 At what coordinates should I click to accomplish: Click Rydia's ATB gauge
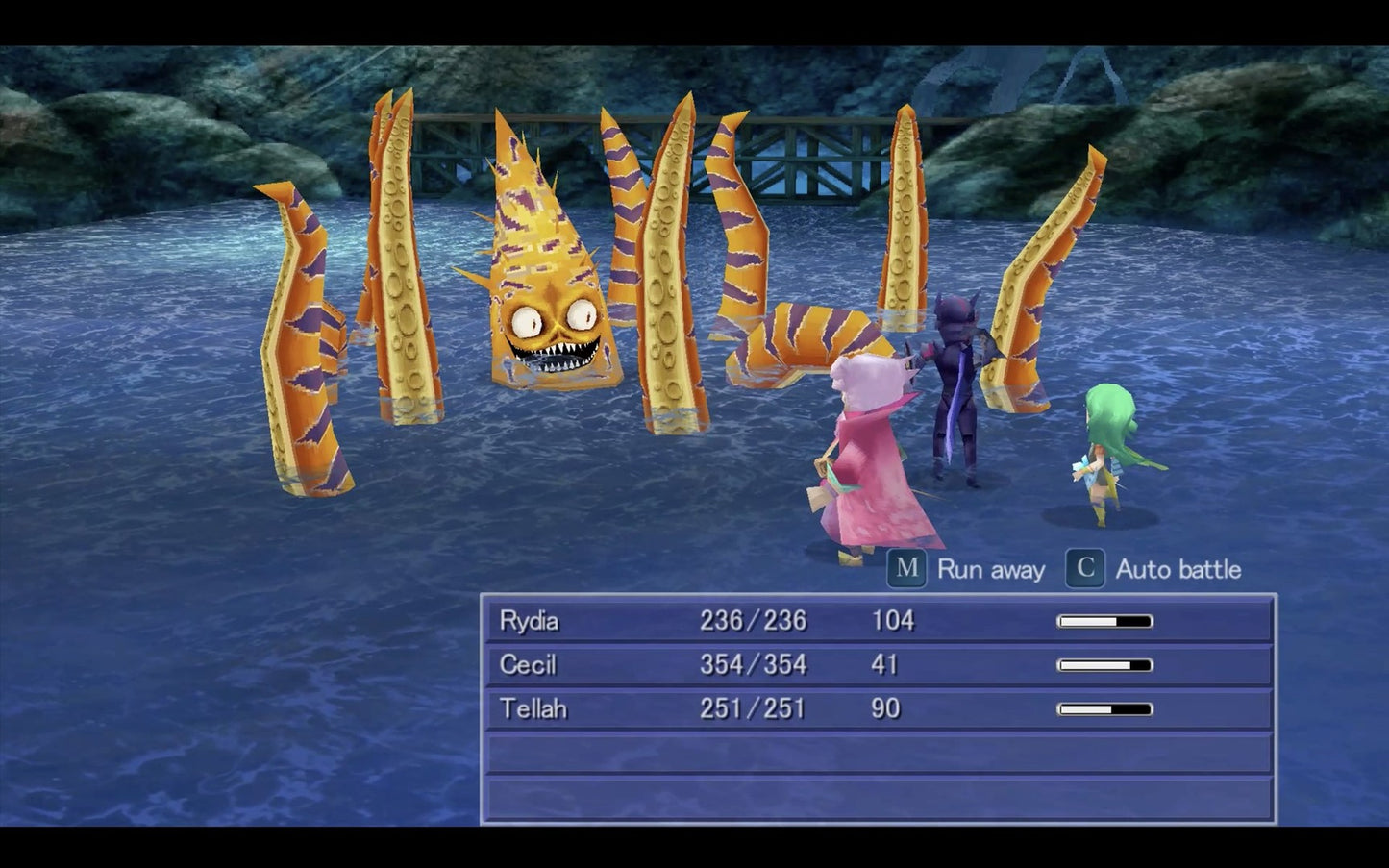(x=1104, y=621)
